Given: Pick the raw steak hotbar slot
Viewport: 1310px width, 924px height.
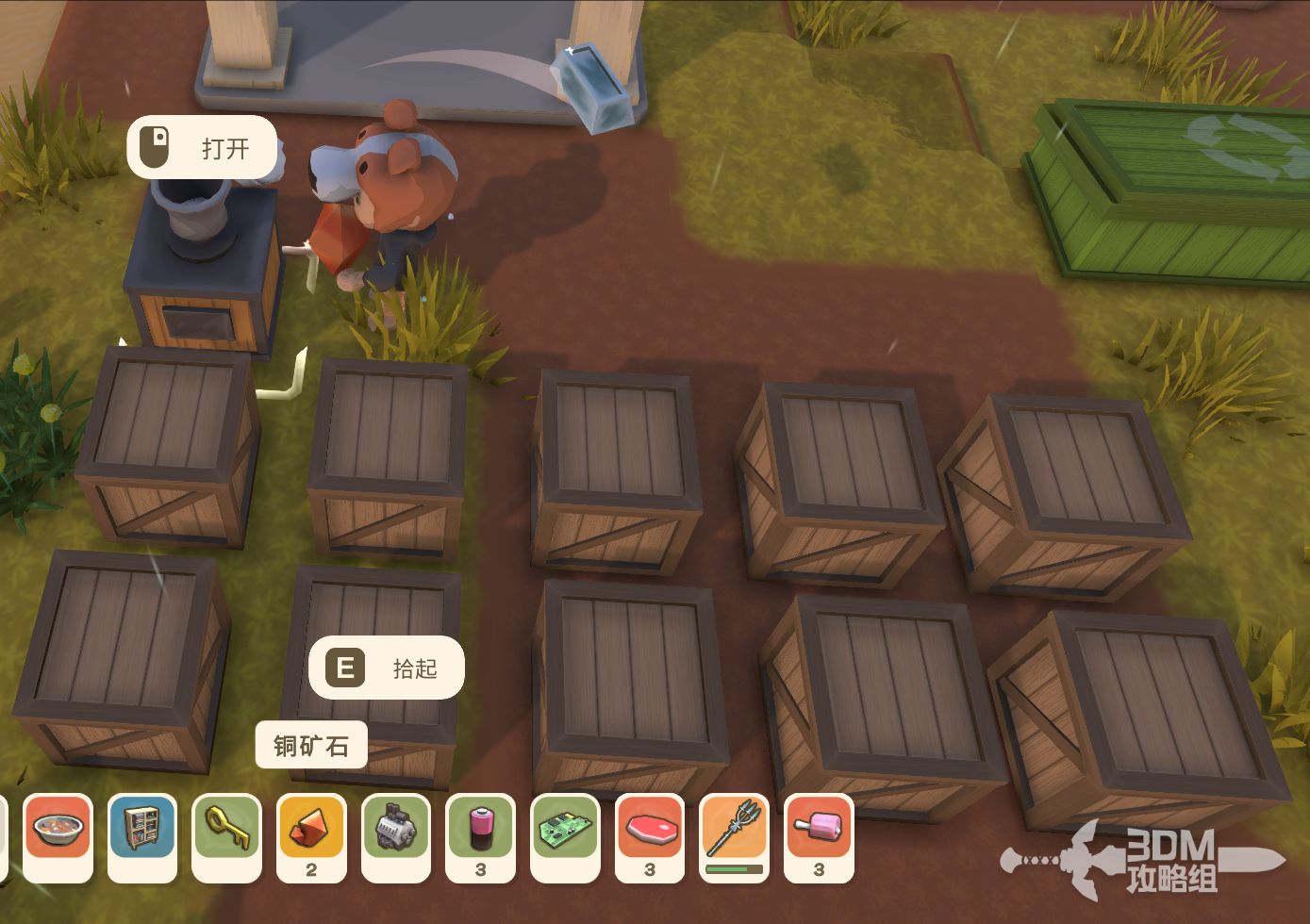Looking at the screenshot, I should pyautogui.click(x=650, y=836).
